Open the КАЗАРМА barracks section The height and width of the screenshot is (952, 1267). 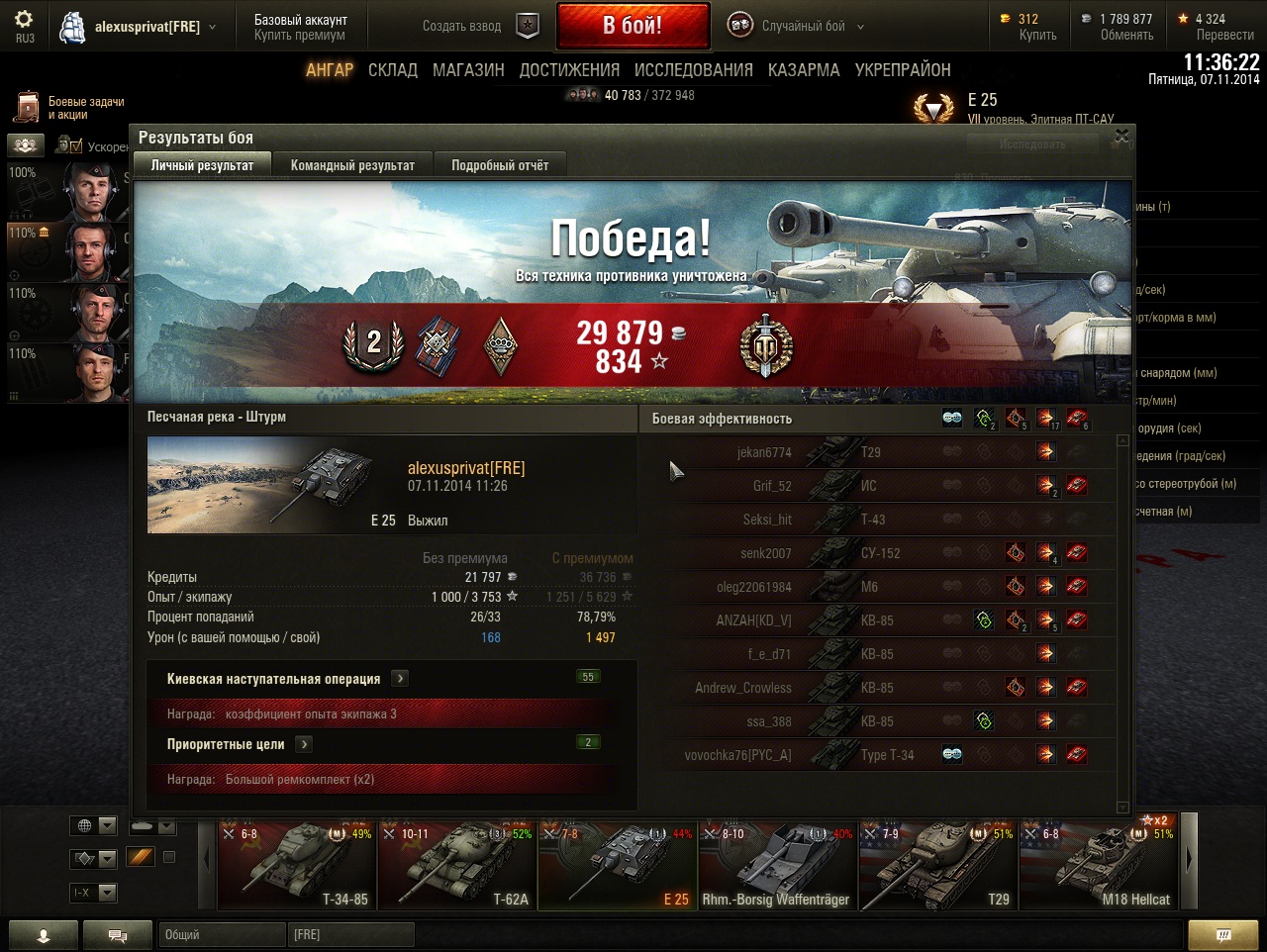point(803,70)
